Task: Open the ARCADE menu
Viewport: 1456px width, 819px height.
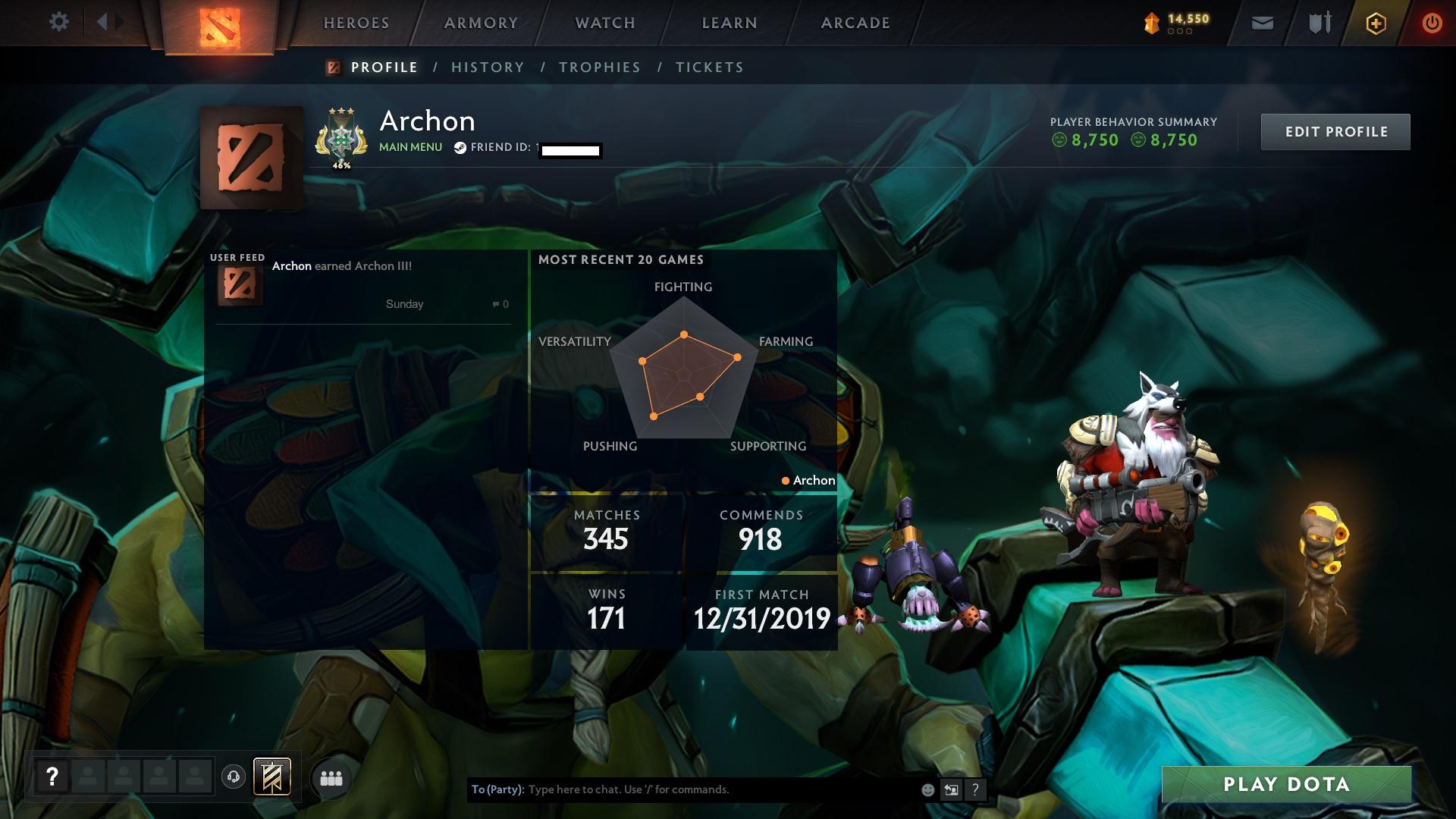Action: (855, 23)
